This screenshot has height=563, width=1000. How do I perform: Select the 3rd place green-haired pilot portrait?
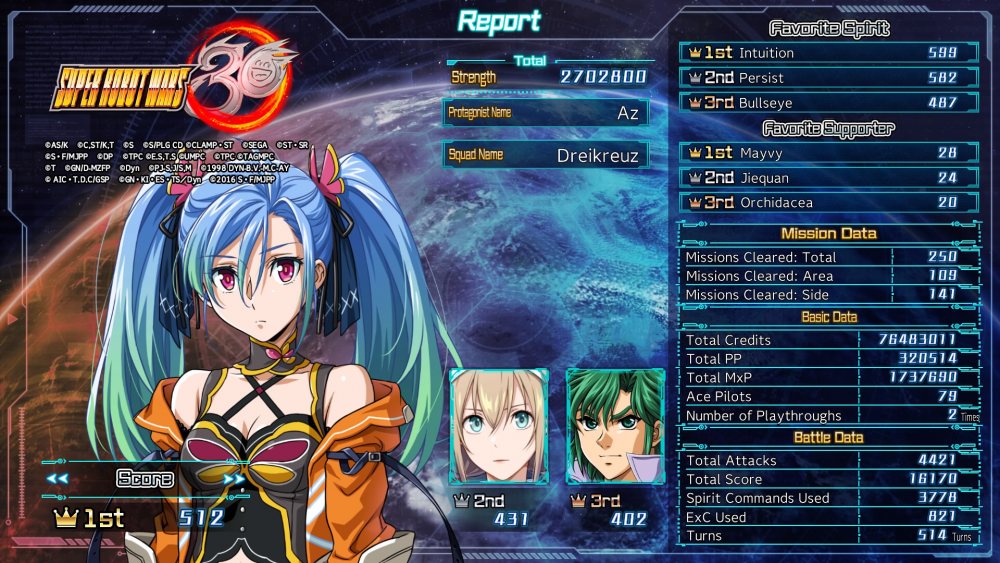click(615, 426)
